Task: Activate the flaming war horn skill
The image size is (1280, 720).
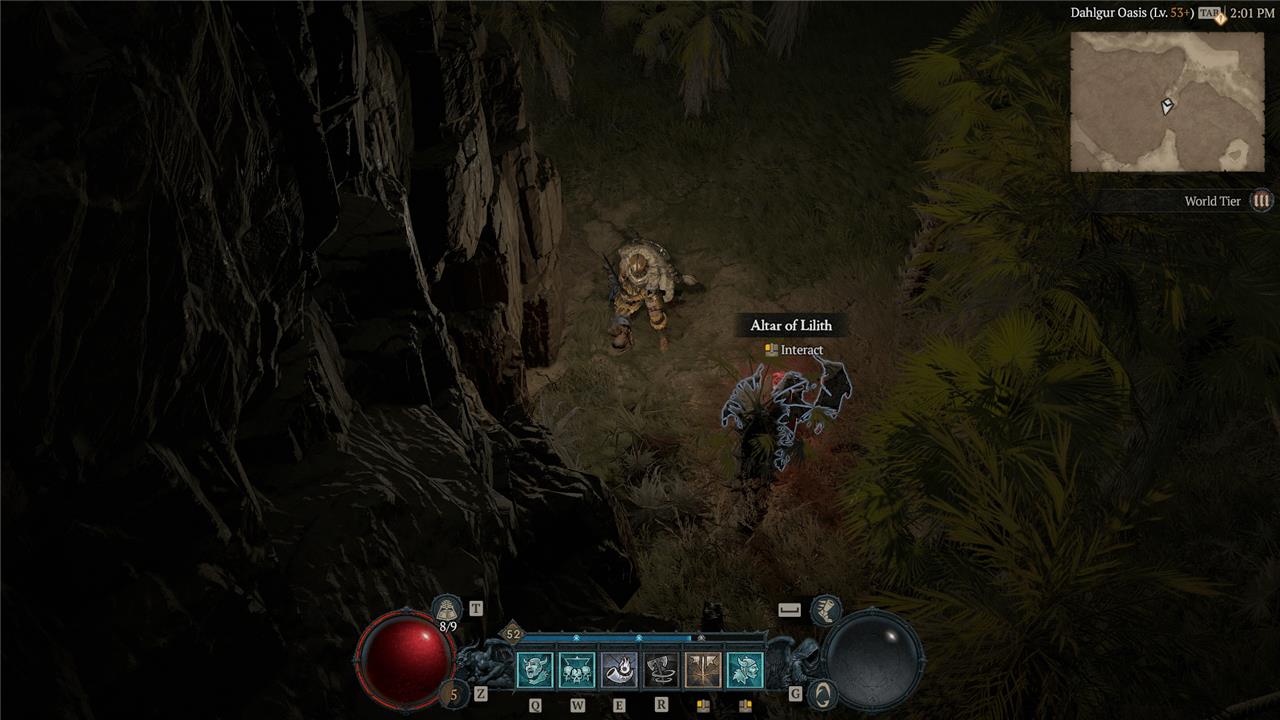Action: [x=619, y=670]
